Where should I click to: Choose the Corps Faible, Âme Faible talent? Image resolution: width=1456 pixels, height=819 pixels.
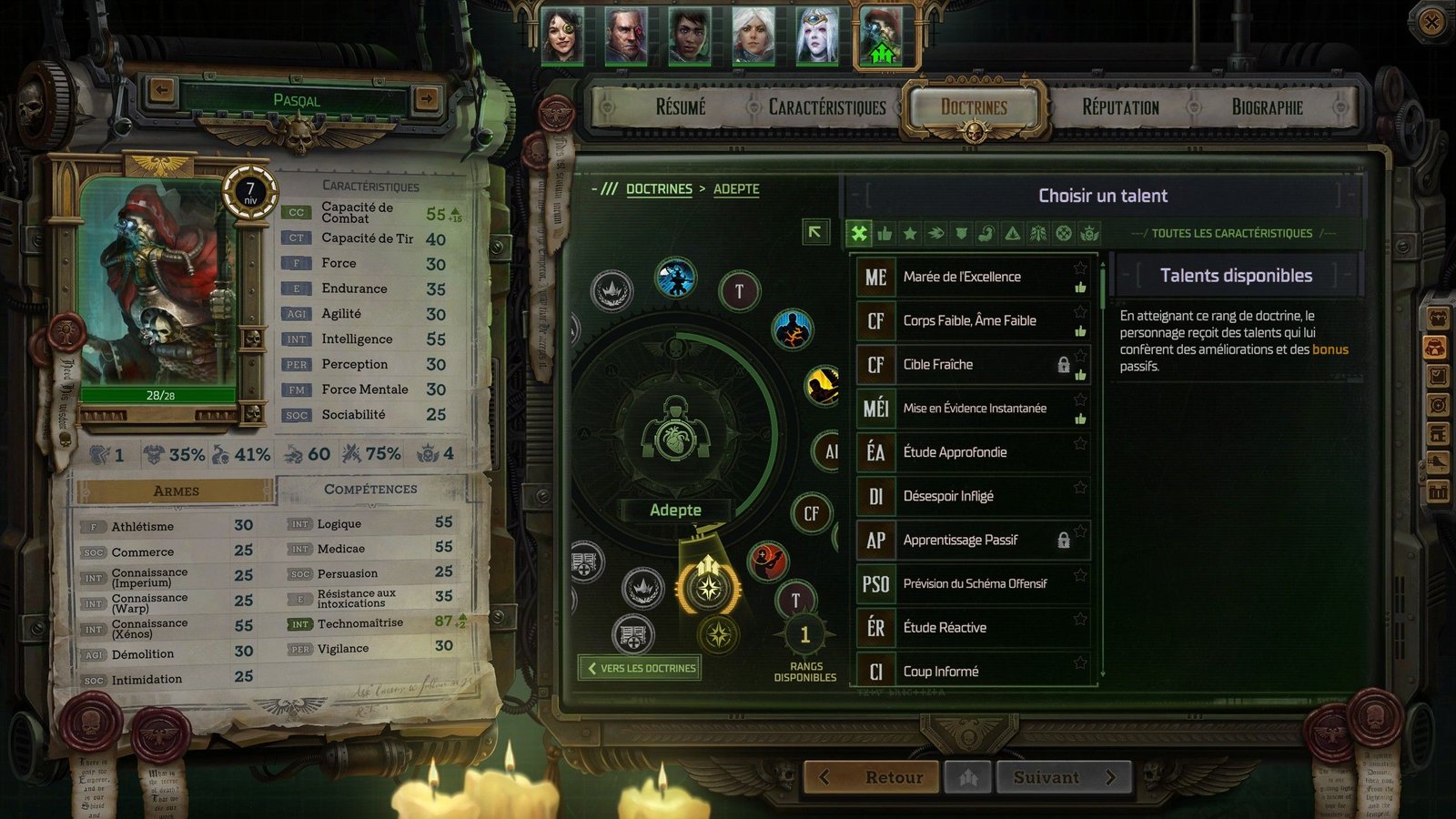point(971,320)
